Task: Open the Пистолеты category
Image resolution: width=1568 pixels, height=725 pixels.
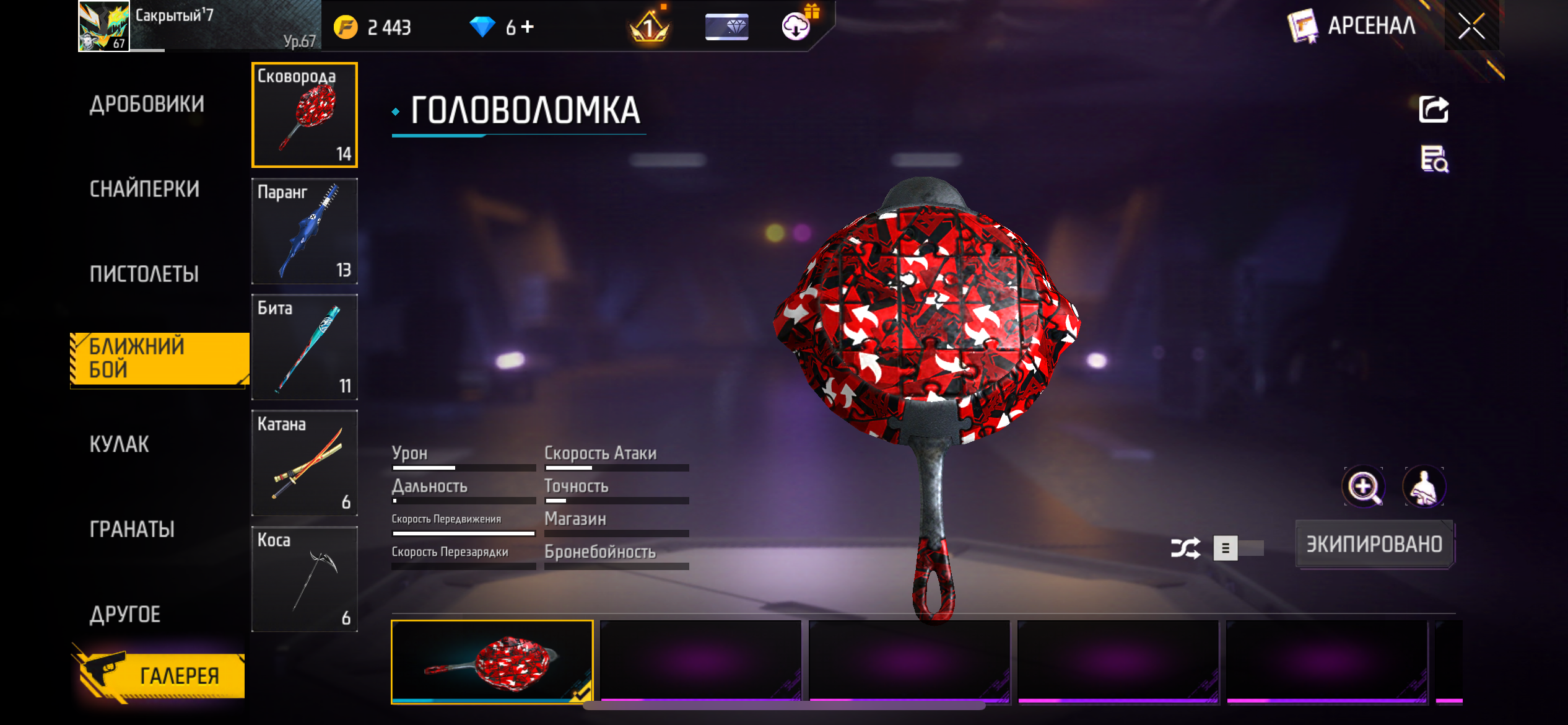Action: coord(144,274)
